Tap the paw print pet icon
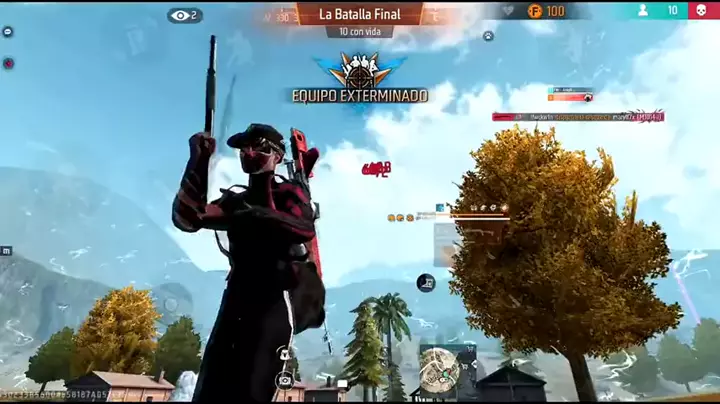 [488, 36]
